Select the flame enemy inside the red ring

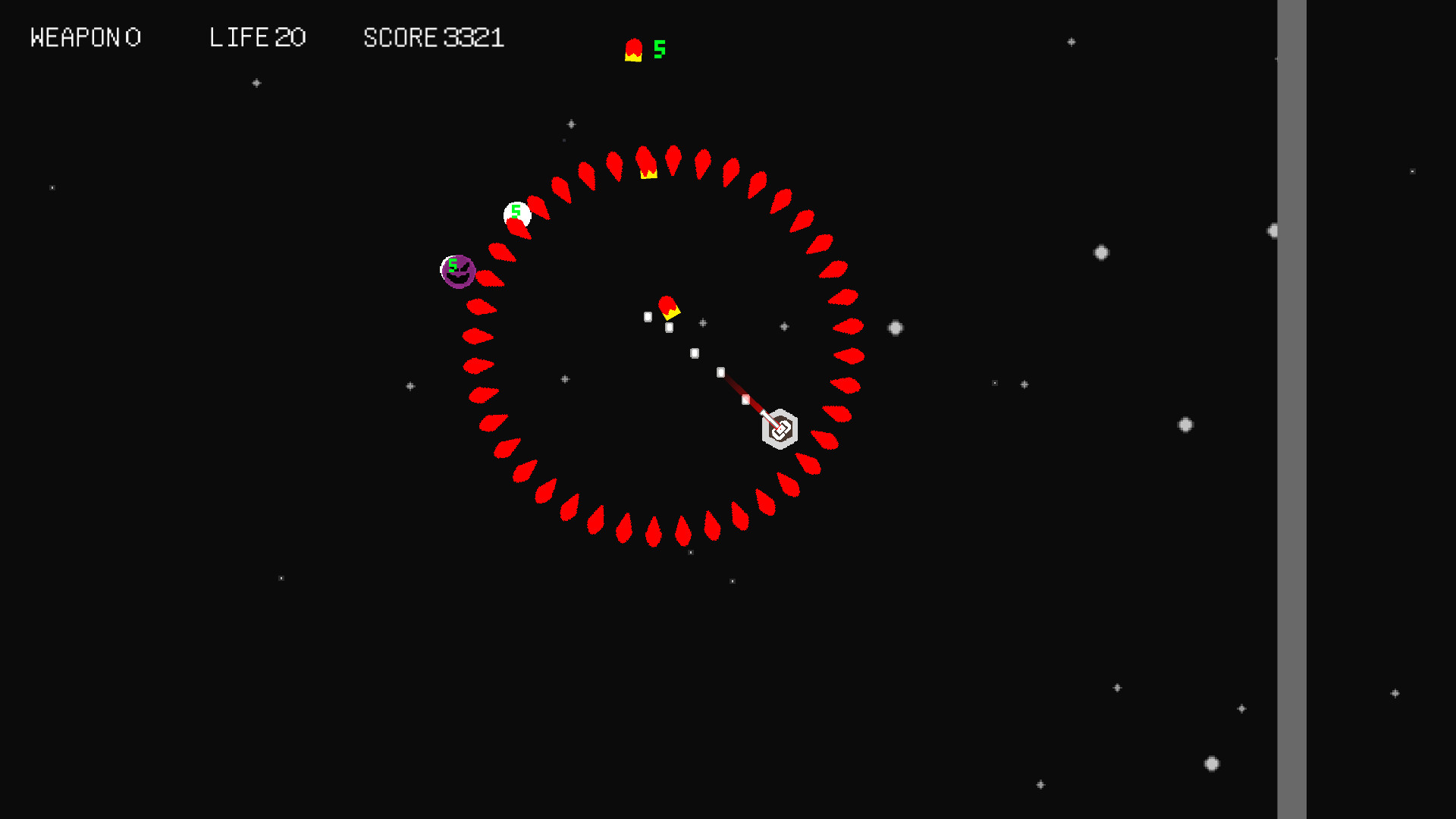click(x=669, y=306)
